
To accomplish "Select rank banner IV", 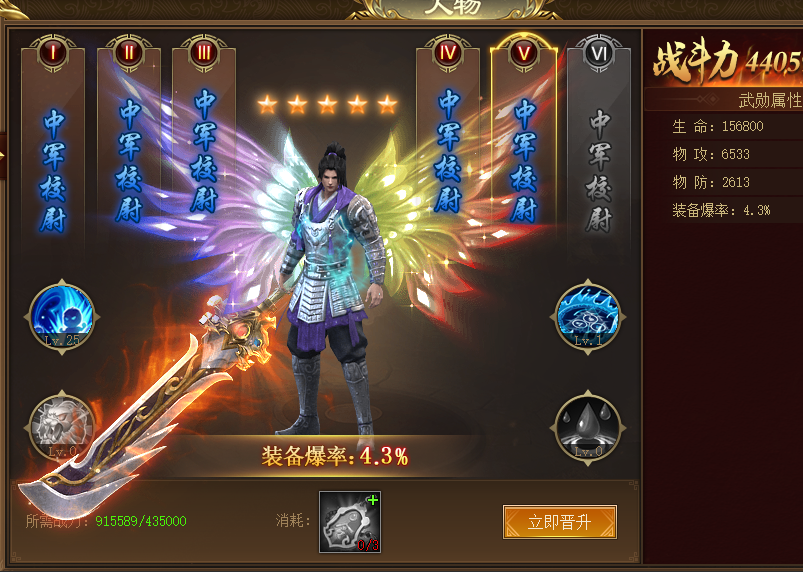I will 449,140.
